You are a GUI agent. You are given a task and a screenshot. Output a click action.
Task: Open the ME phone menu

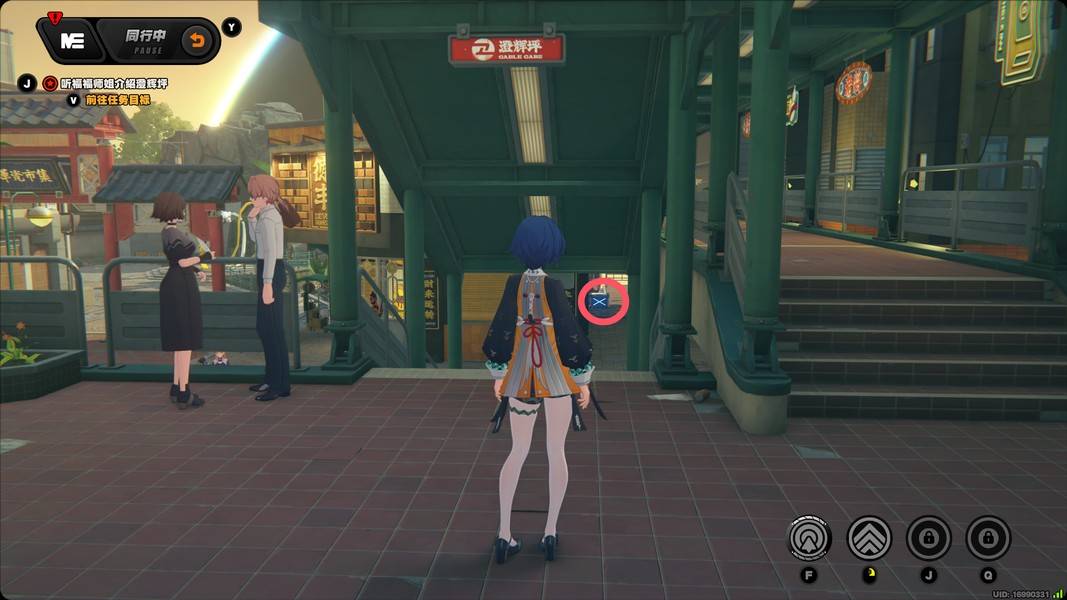point(71,41)
